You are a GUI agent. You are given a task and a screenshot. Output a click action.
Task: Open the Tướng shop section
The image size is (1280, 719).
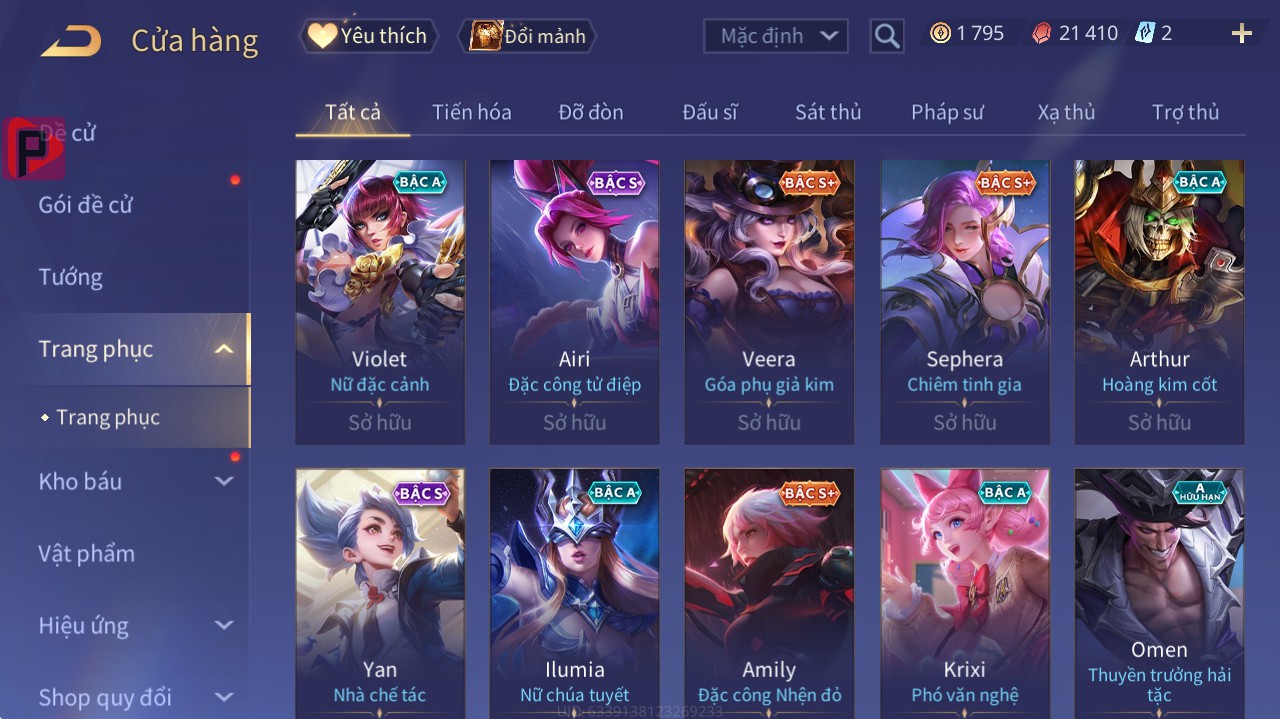[x=70, y=277]
